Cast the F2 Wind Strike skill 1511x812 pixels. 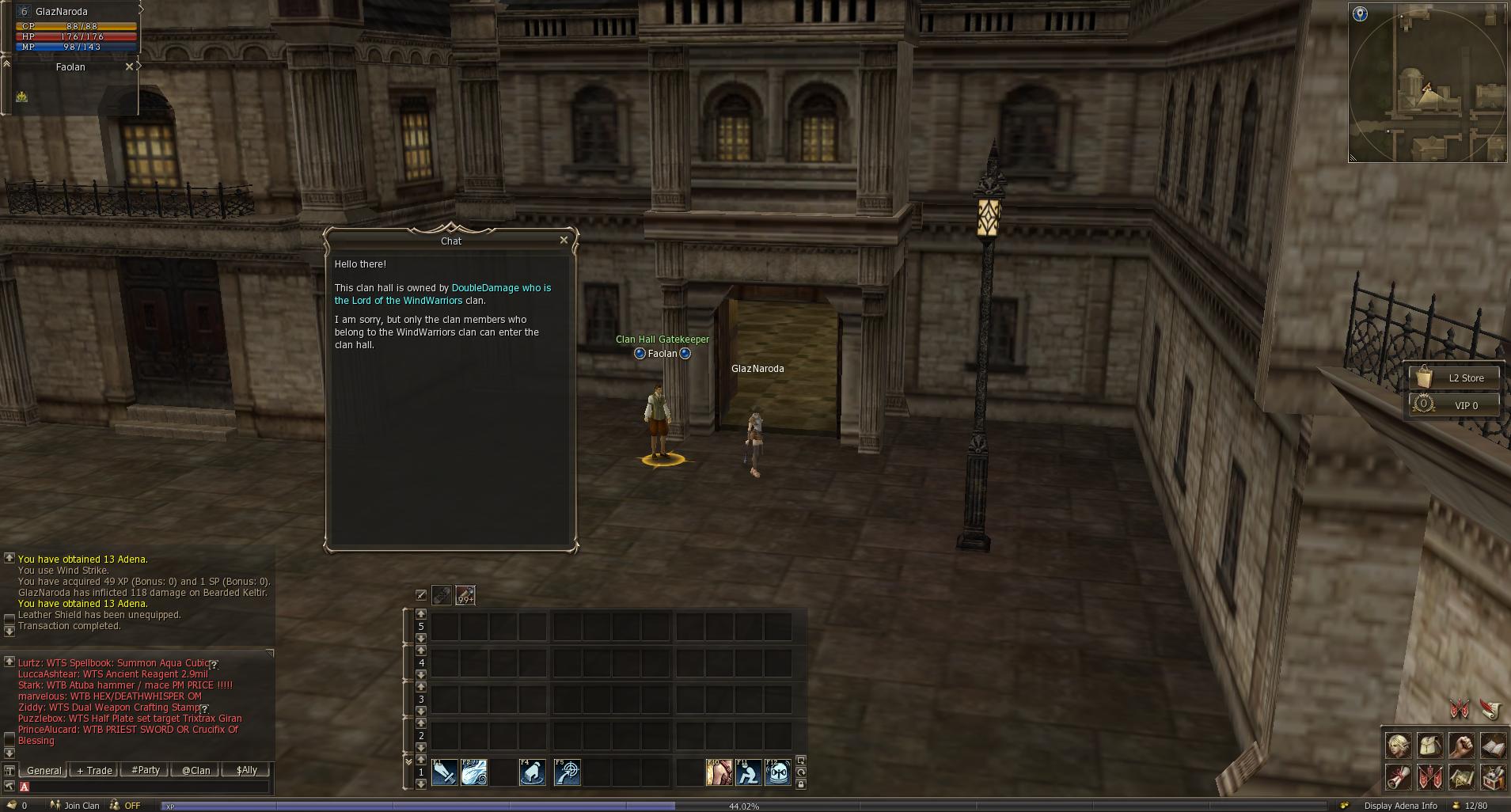click(x=474, y=772)
